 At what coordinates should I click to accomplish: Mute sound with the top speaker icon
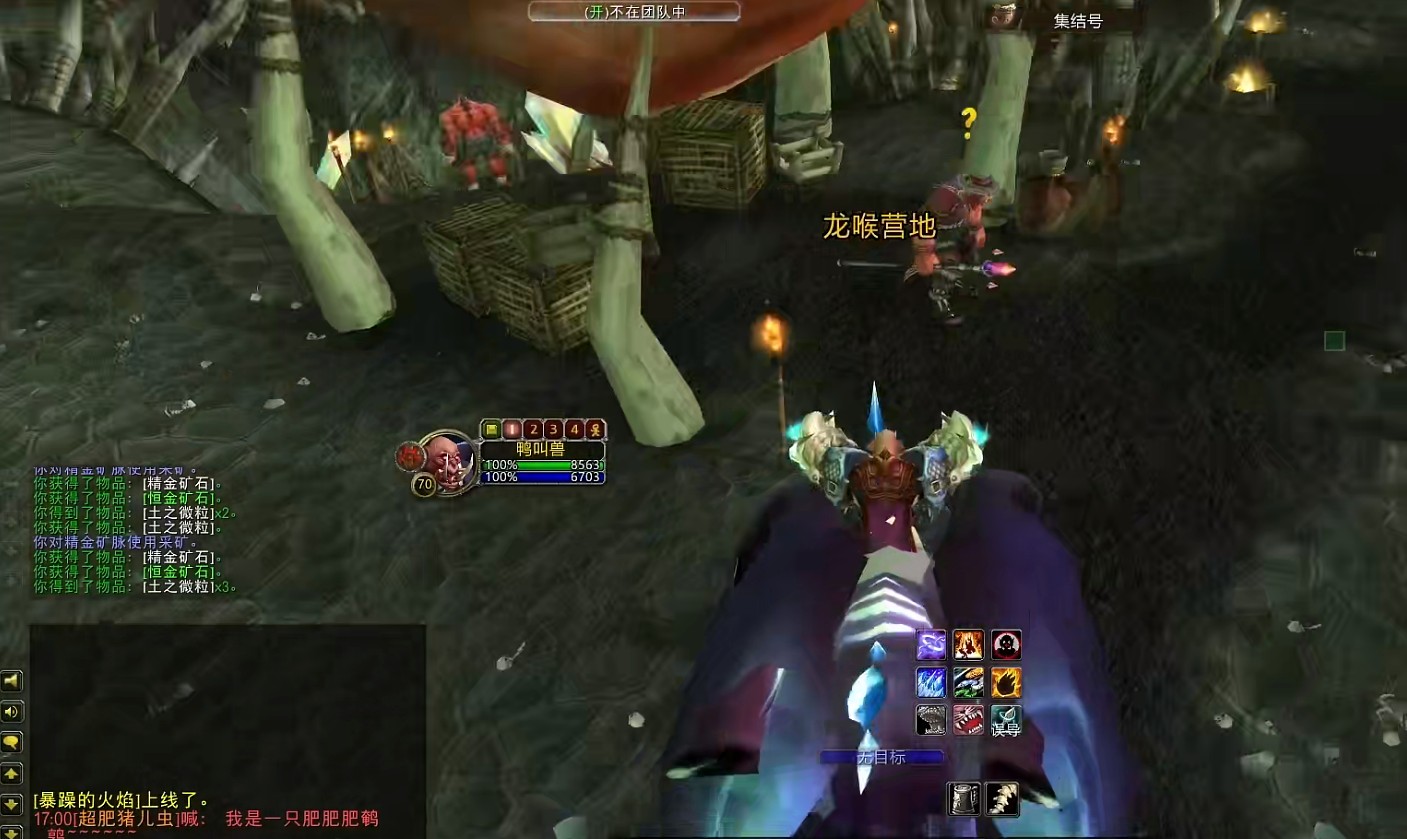coord(12,678)
